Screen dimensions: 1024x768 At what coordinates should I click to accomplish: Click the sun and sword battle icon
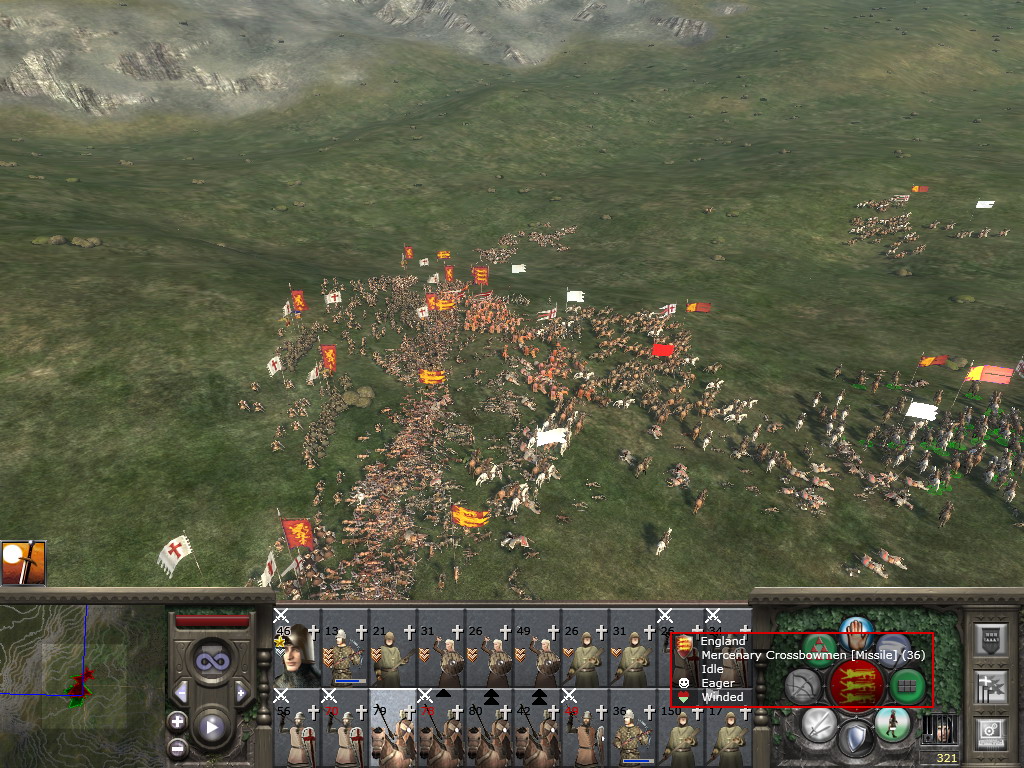pos(23,563)
